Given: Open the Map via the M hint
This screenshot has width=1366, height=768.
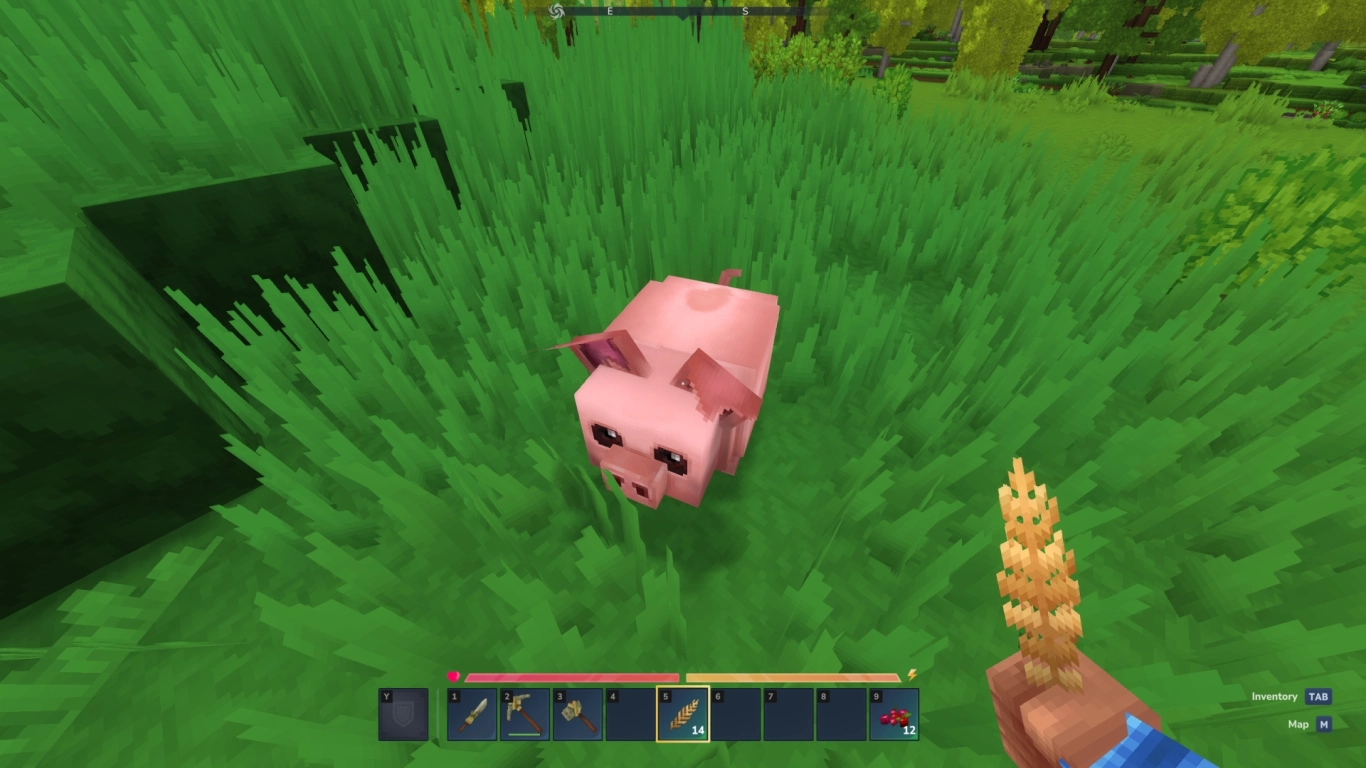Looking at the screenshot, I should [1326, 723].
